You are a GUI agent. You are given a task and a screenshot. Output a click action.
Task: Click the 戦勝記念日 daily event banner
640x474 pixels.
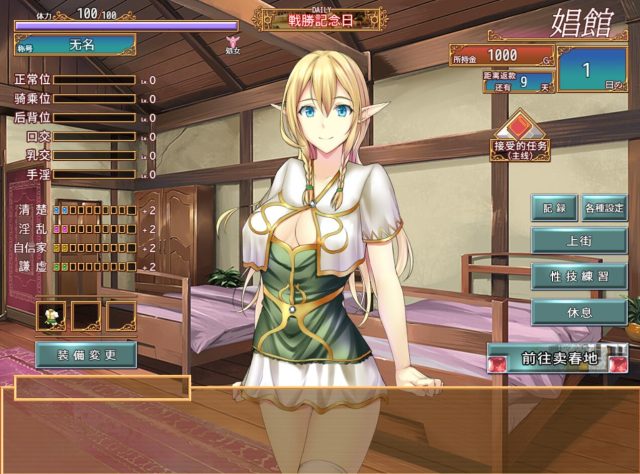pyautogui.click(x=320, y=19)
